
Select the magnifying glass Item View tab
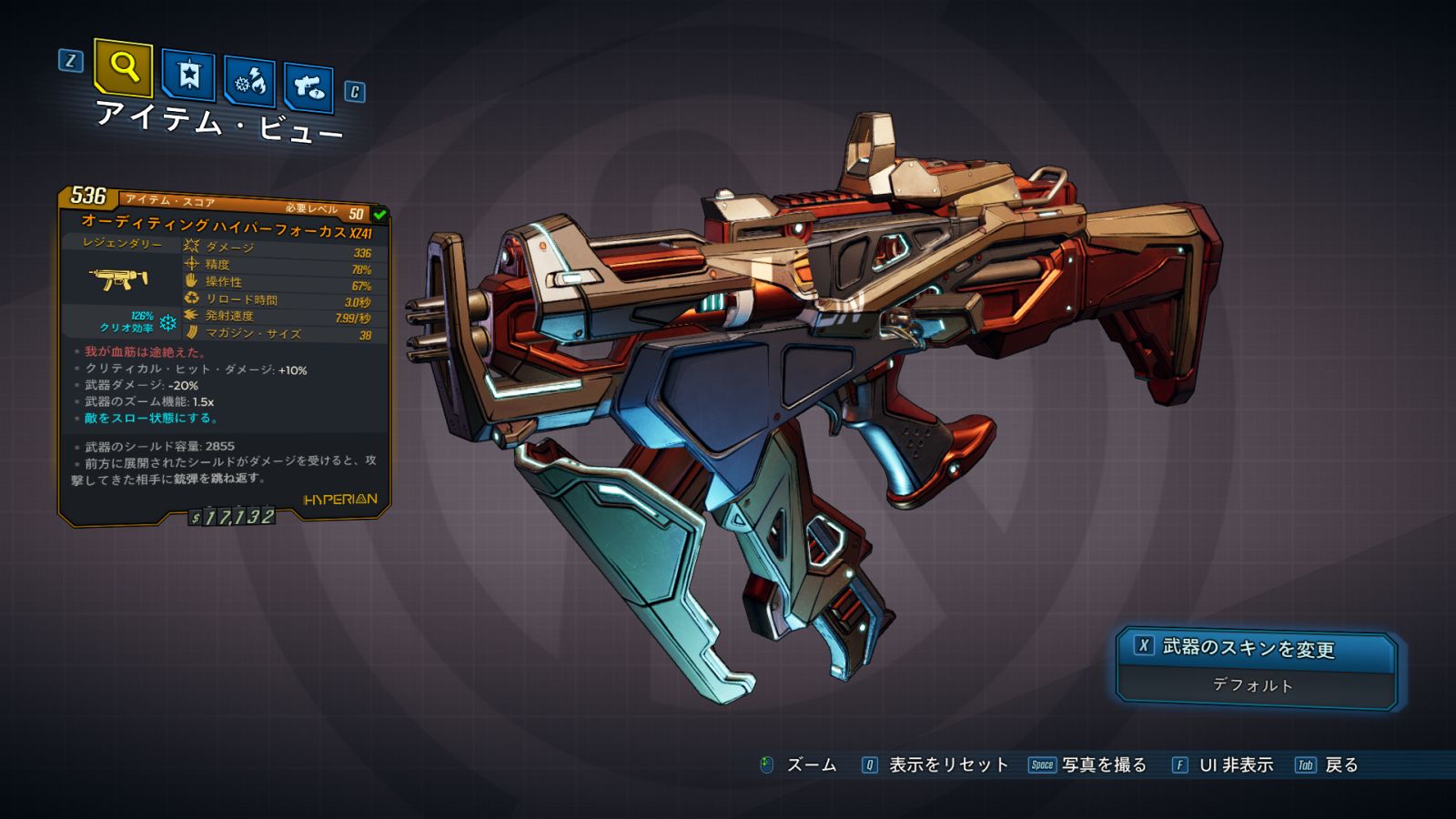point(123,66)
